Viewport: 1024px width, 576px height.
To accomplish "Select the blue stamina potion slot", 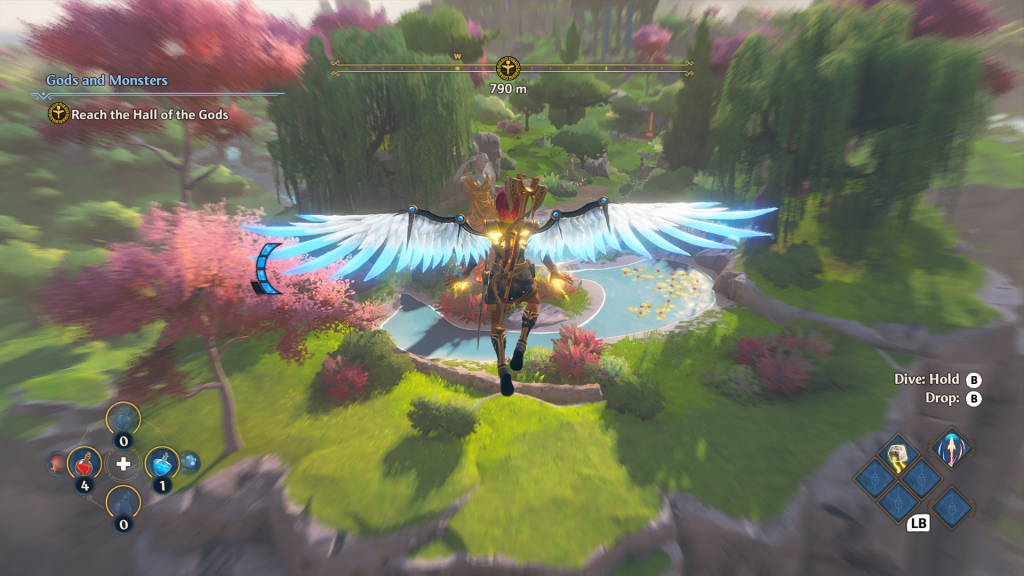I will click(161, 463).
